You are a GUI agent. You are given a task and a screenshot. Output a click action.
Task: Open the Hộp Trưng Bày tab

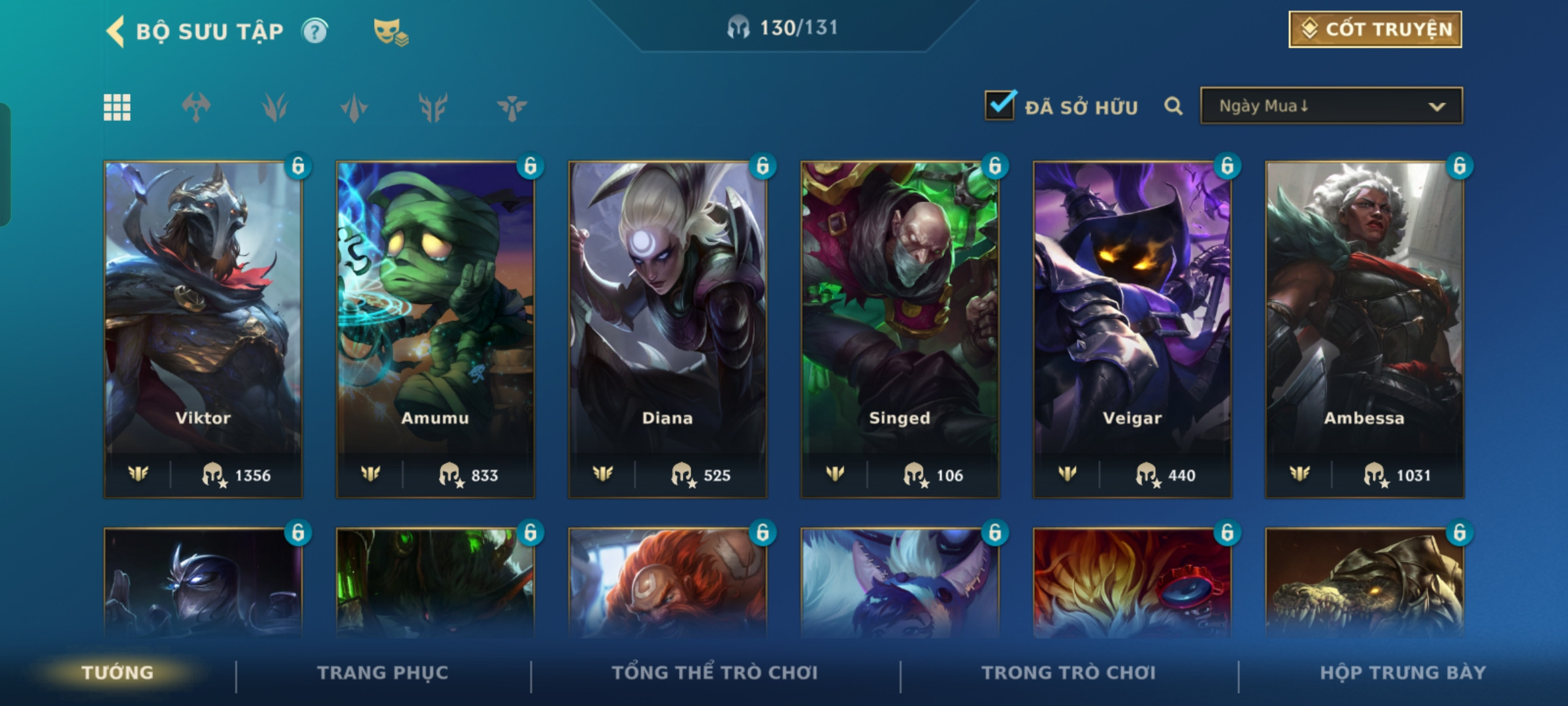click(x=1403, y=673)
